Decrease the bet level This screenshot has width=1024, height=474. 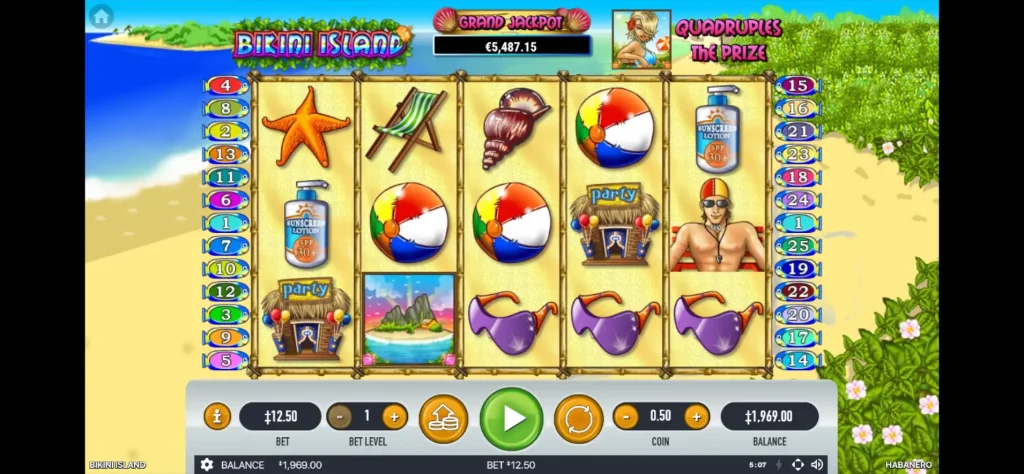click(x=340, y=416)
